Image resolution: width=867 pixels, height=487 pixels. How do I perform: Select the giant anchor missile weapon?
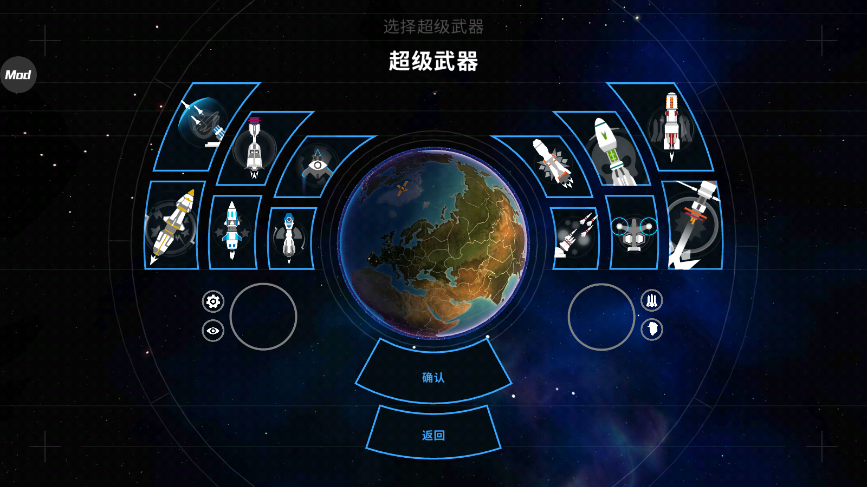coord(692,225)
